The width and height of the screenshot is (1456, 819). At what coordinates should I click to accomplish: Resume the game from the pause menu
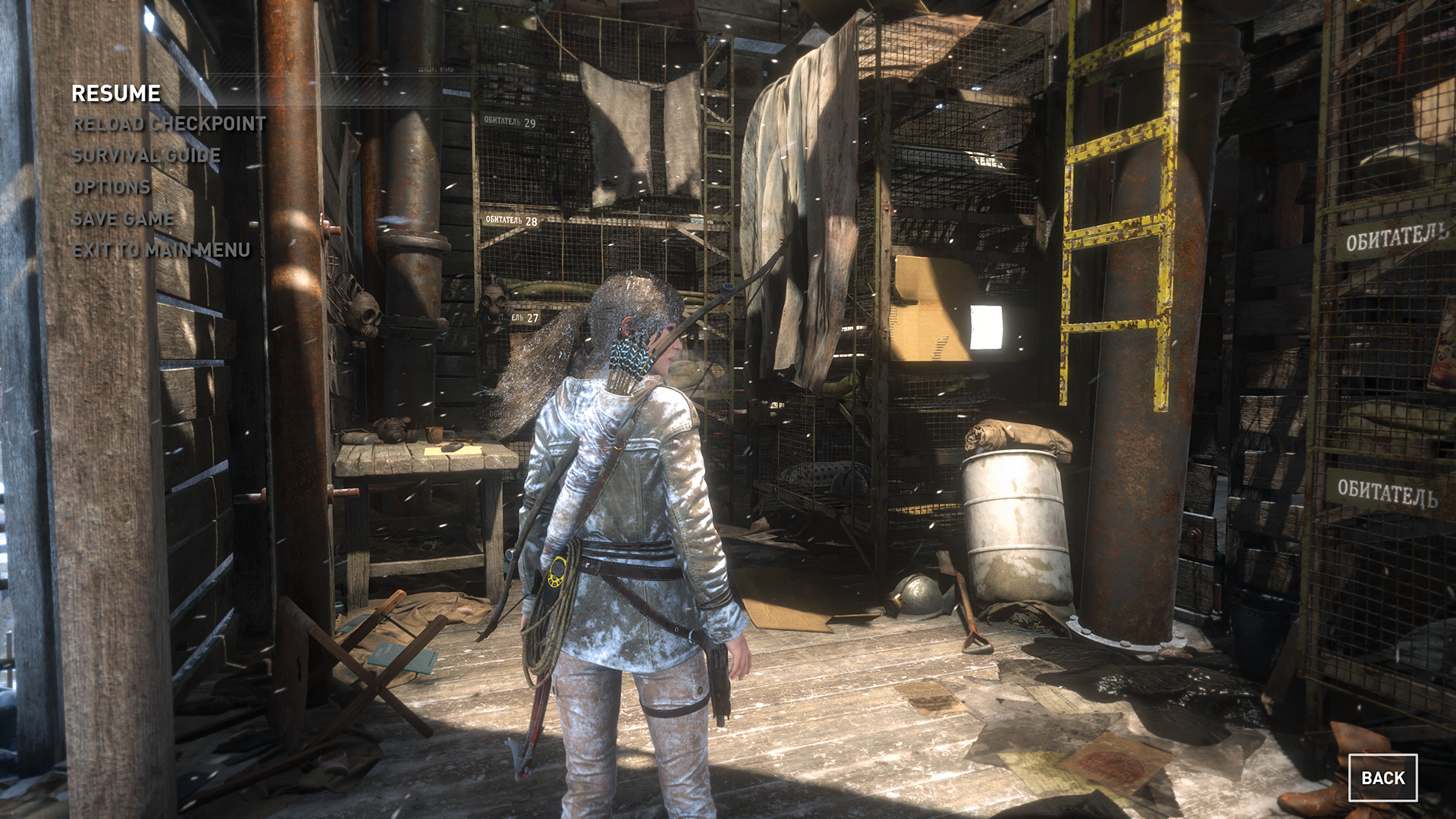[116, 93]
